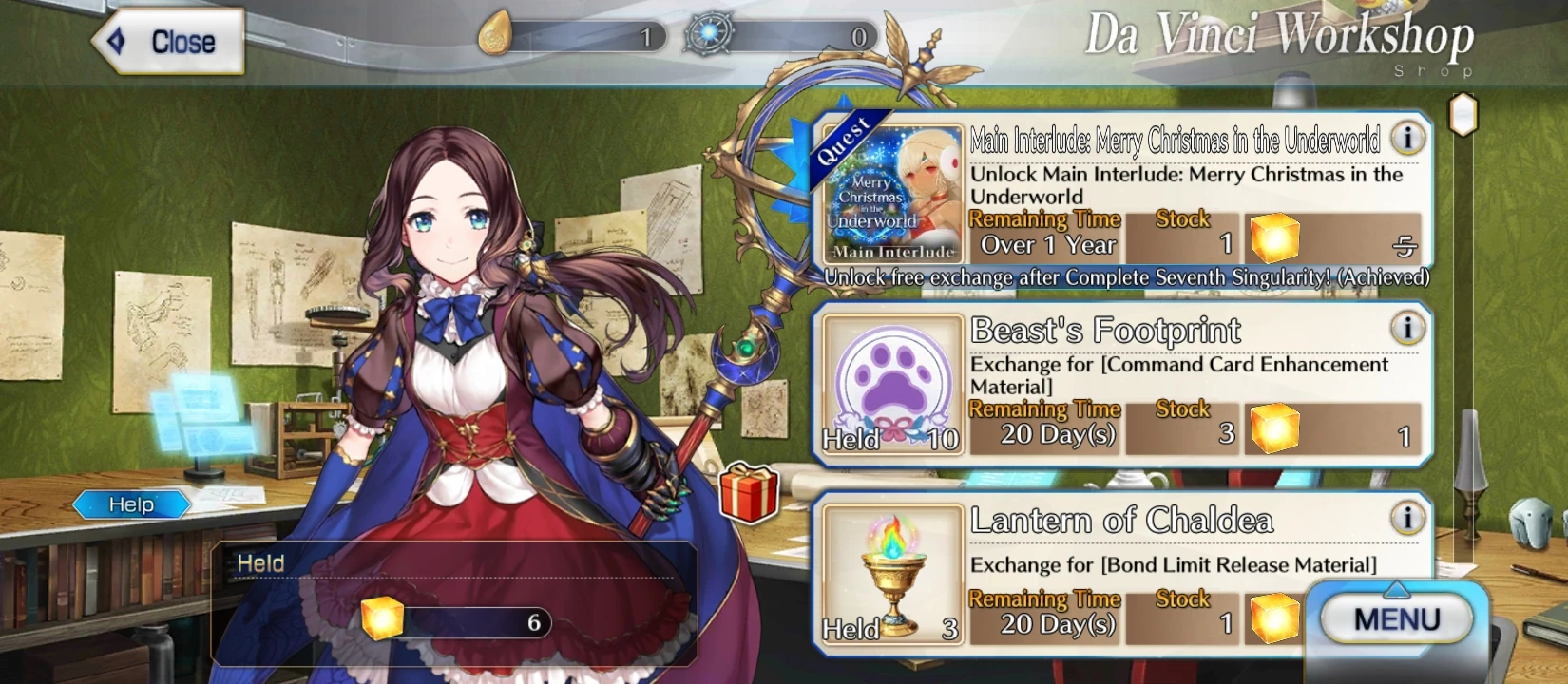Open the Help section
The height and width of the screenshot is (684, 1568).
132,504
